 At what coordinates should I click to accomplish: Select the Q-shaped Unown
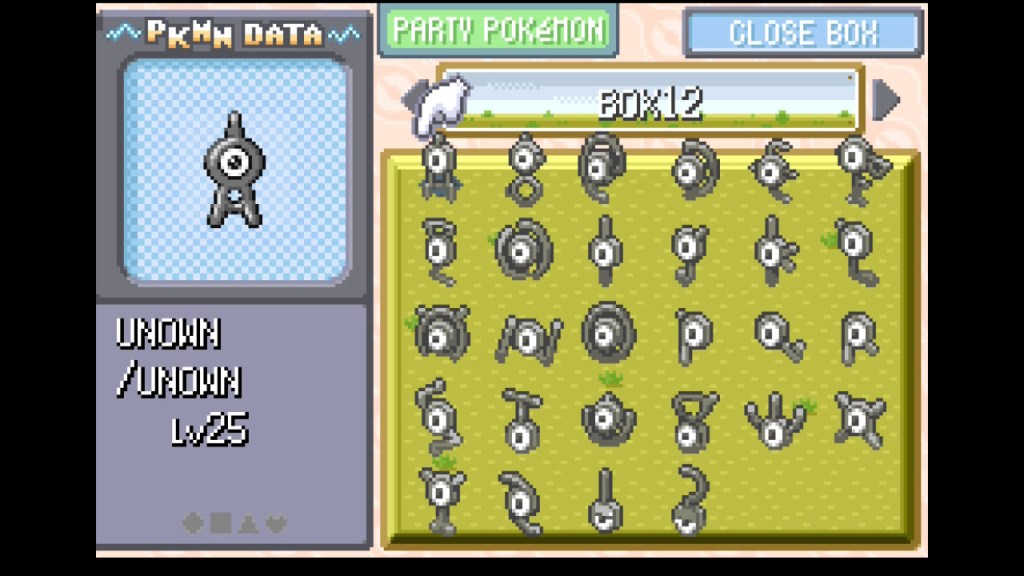(x=777, y=334)
